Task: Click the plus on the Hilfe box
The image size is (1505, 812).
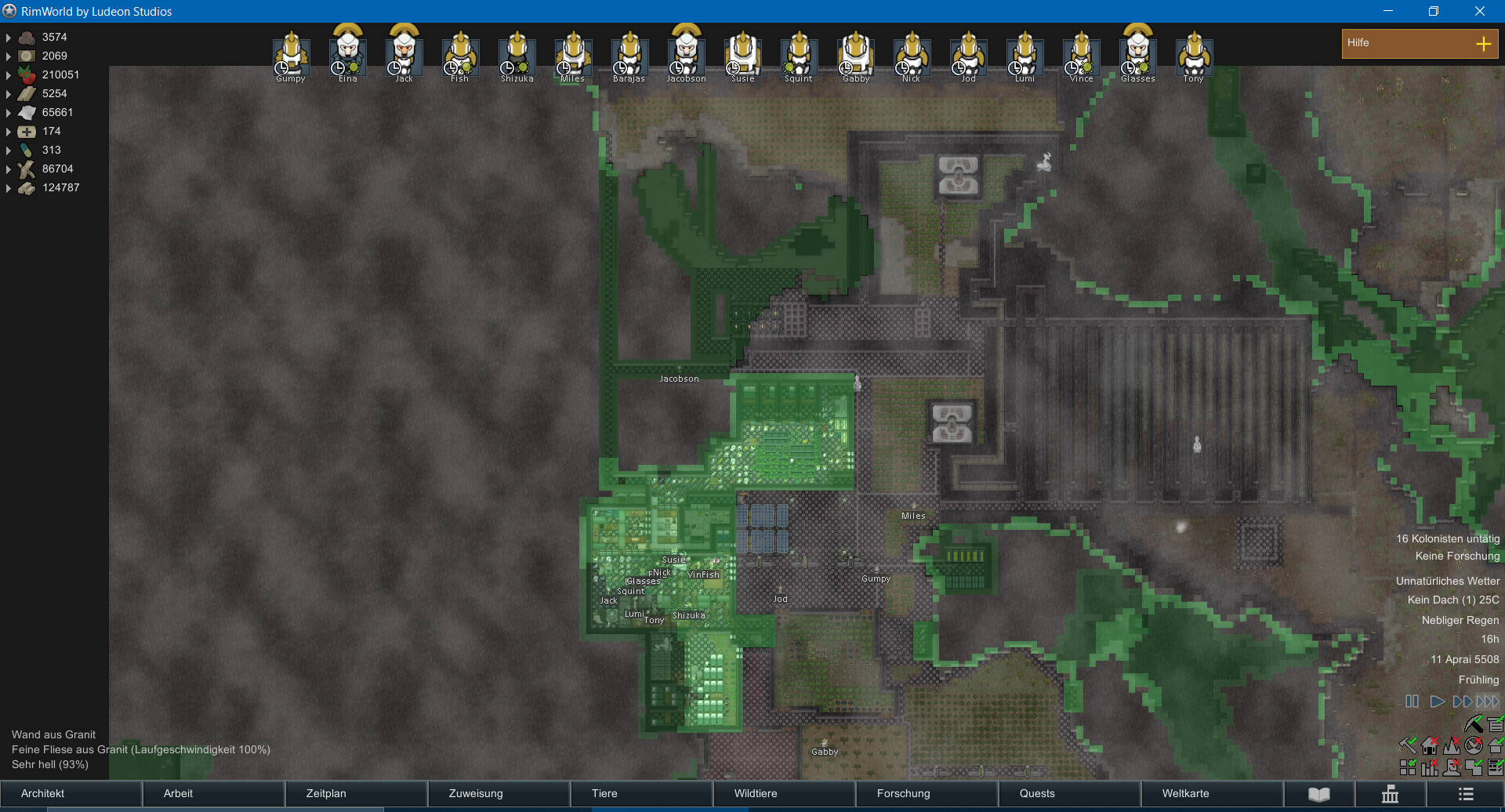Action: [x=1483, y=44]
